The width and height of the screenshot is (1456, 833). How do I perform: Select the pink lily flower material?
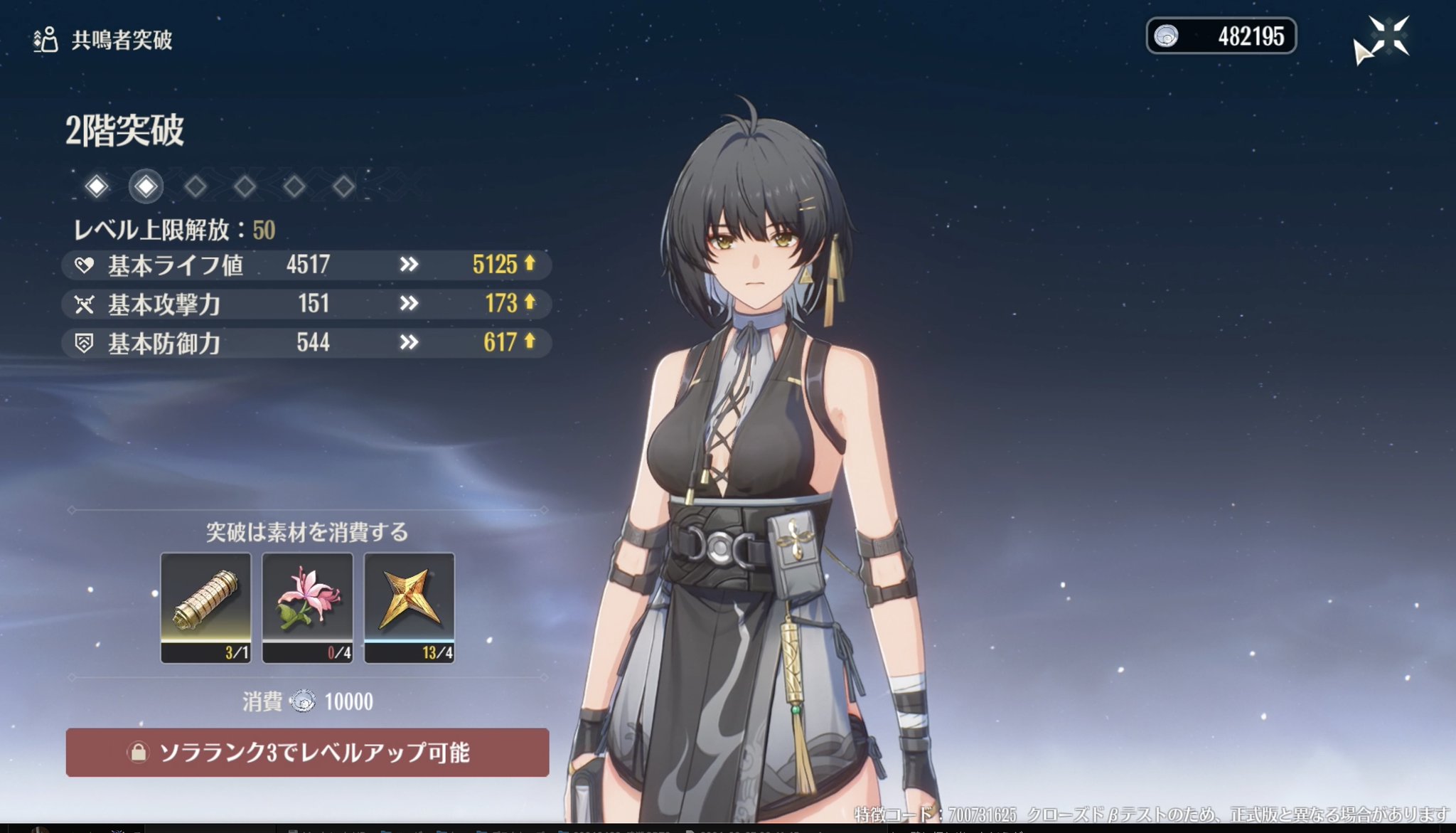(x=307, y=607)
